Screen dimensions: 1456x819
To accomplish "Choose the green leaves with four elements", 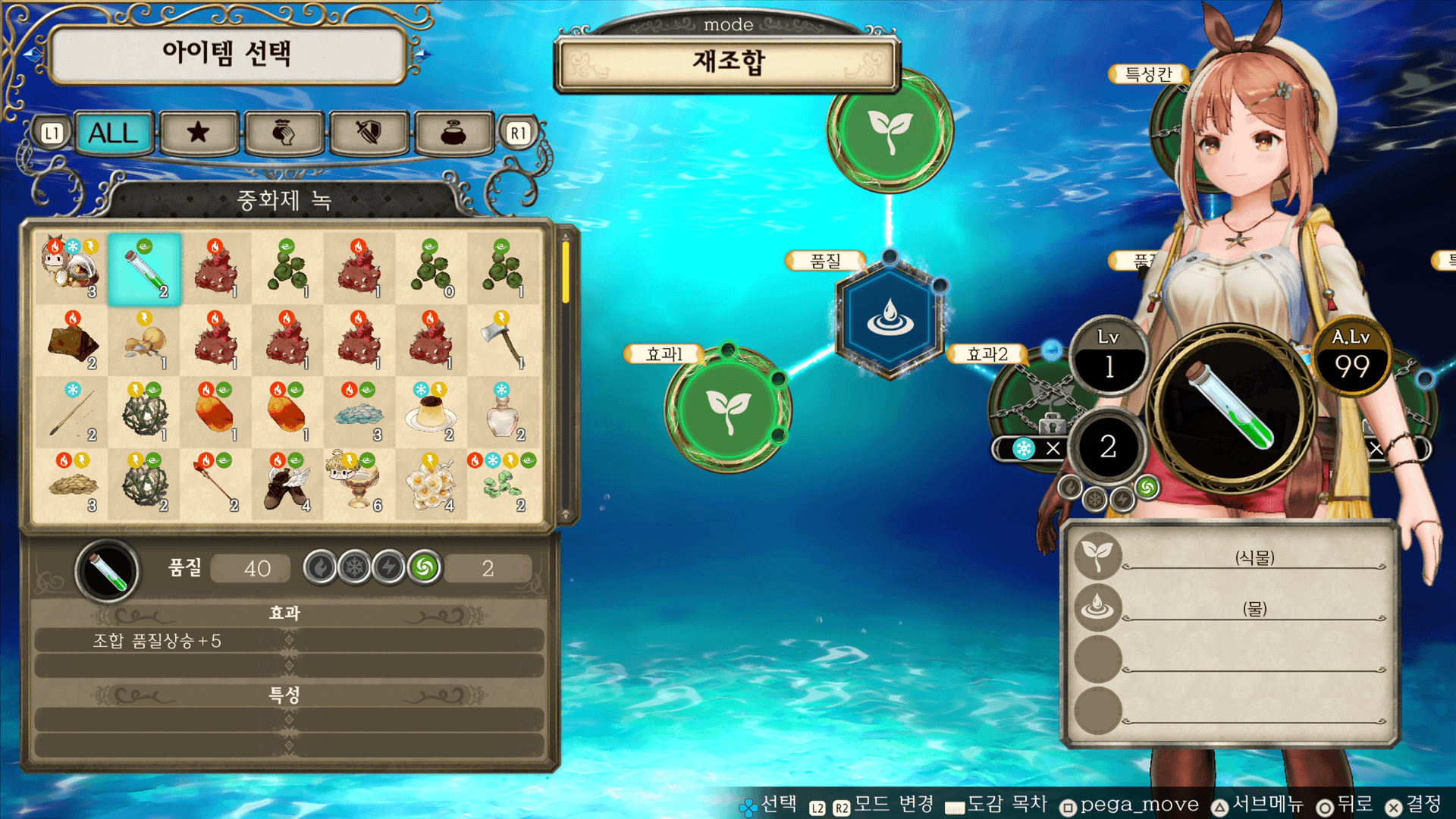I will click(502, 484).
